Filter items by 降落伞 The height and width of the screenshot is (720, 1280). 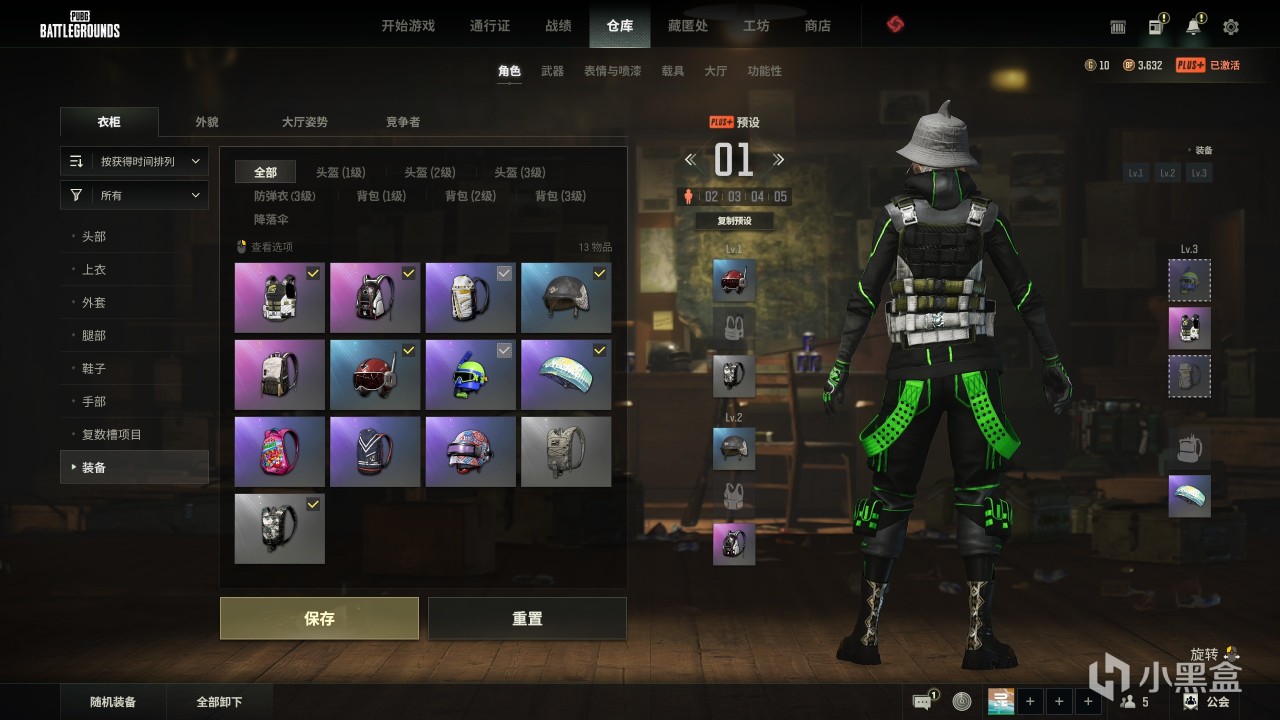(271, 219)
